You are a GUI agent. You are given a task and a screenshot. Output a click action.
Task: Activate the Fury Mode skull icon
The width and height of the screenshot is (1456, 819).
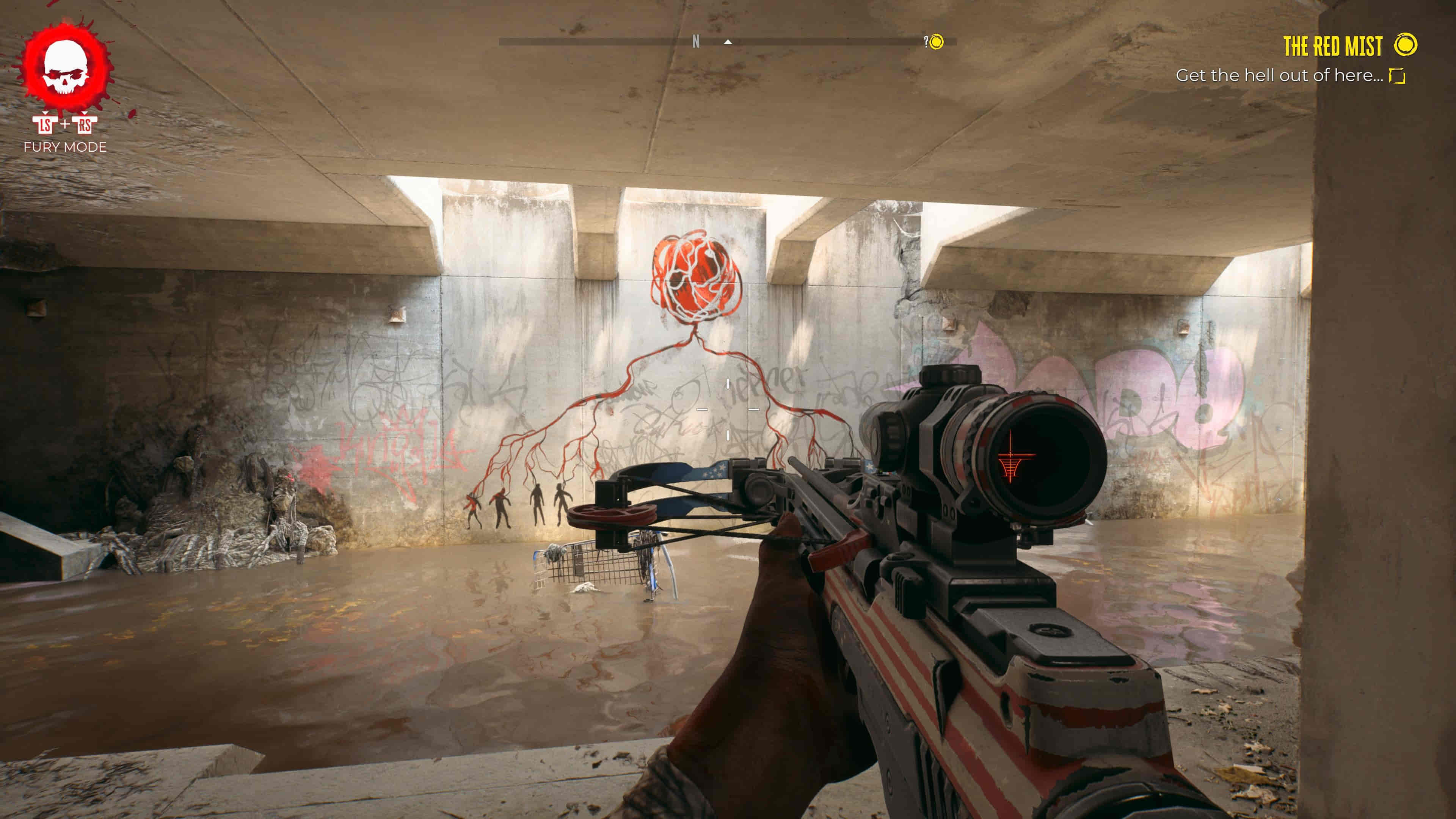[x=66, y=67]
